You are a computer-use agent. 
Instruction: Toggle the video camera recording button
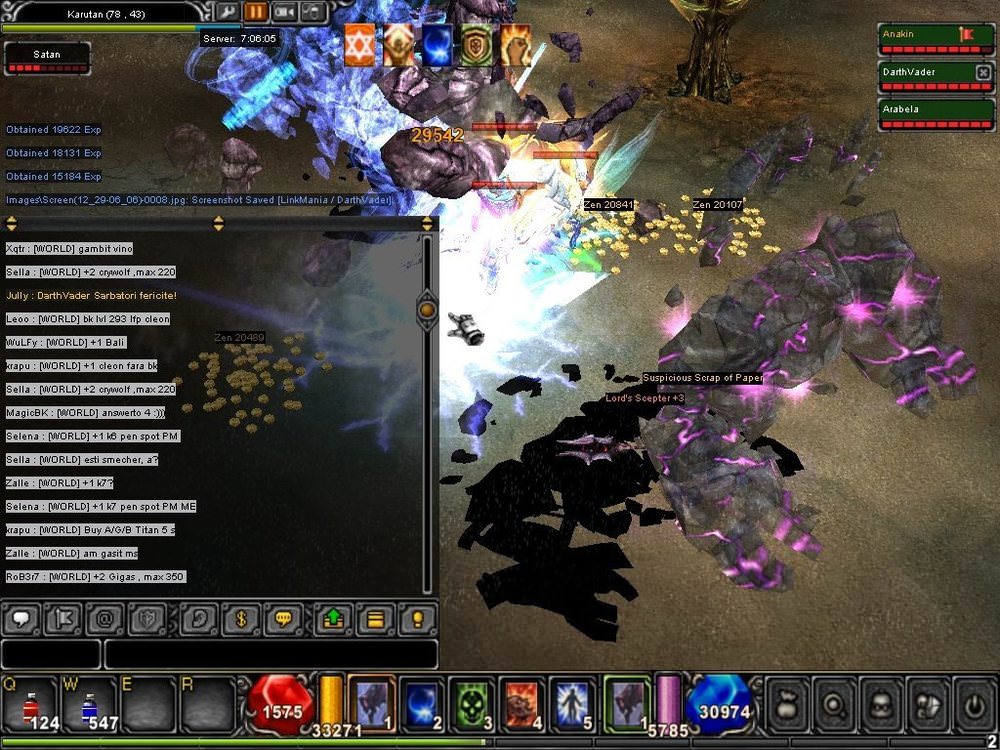[285, 12]
